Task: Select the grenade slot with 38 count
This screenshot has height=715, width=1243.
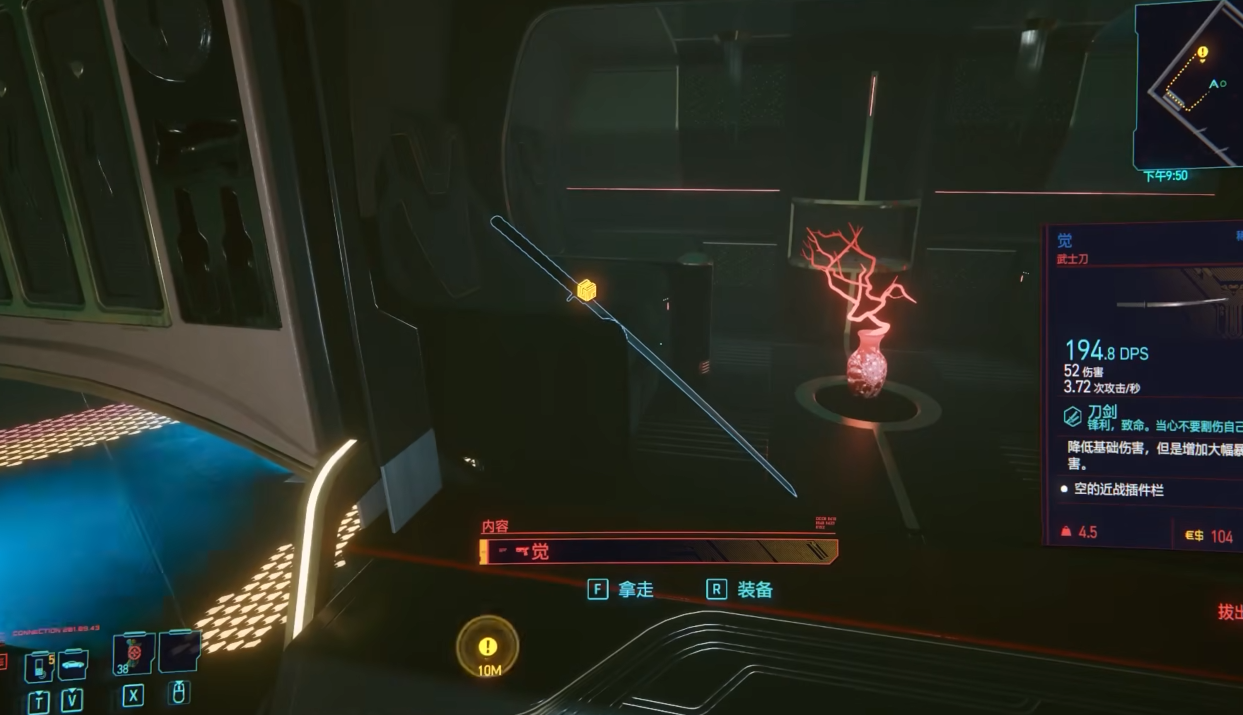Action: (x=134, y=653)
